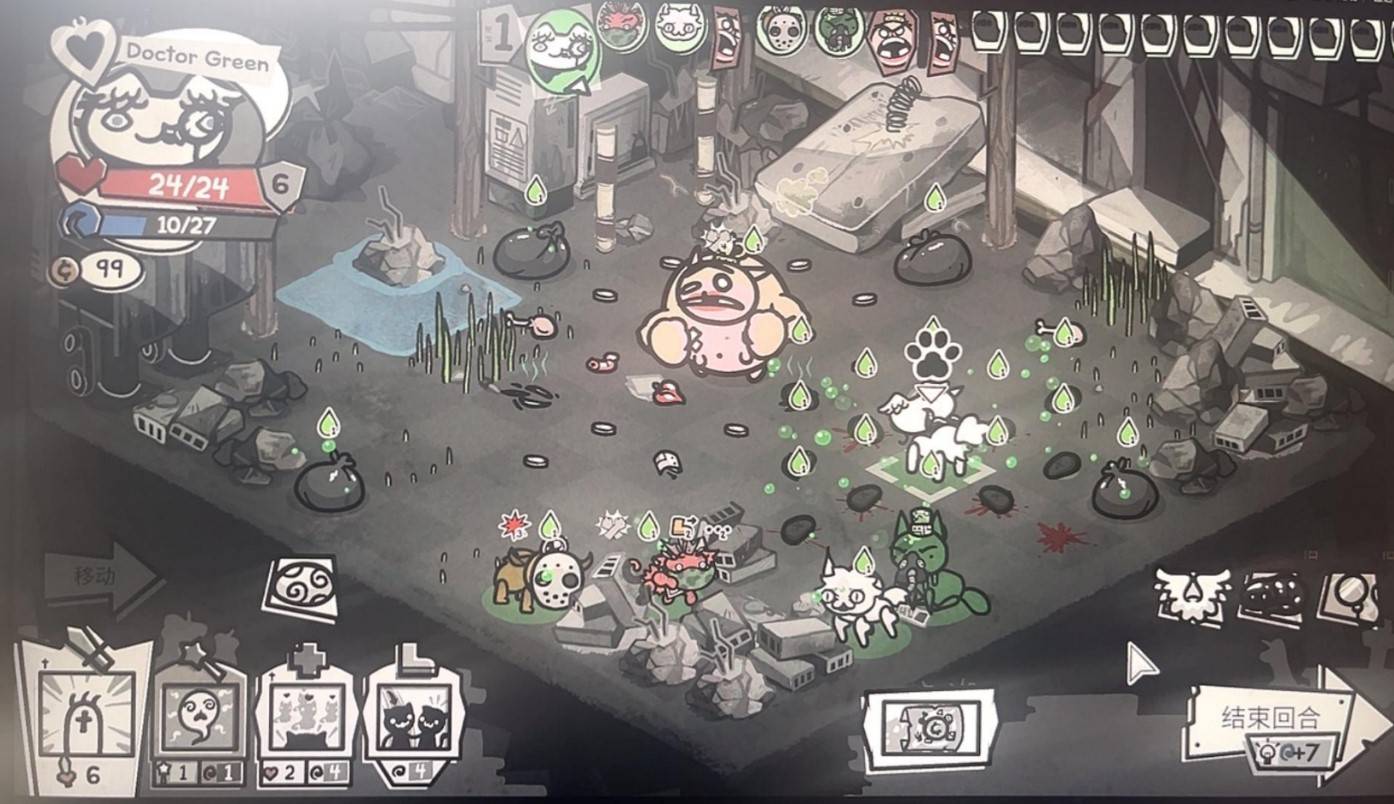Select Doctor Green's portrait in turn order
1394x804 pixels.
pyautogui.click(x=562, y=47)
